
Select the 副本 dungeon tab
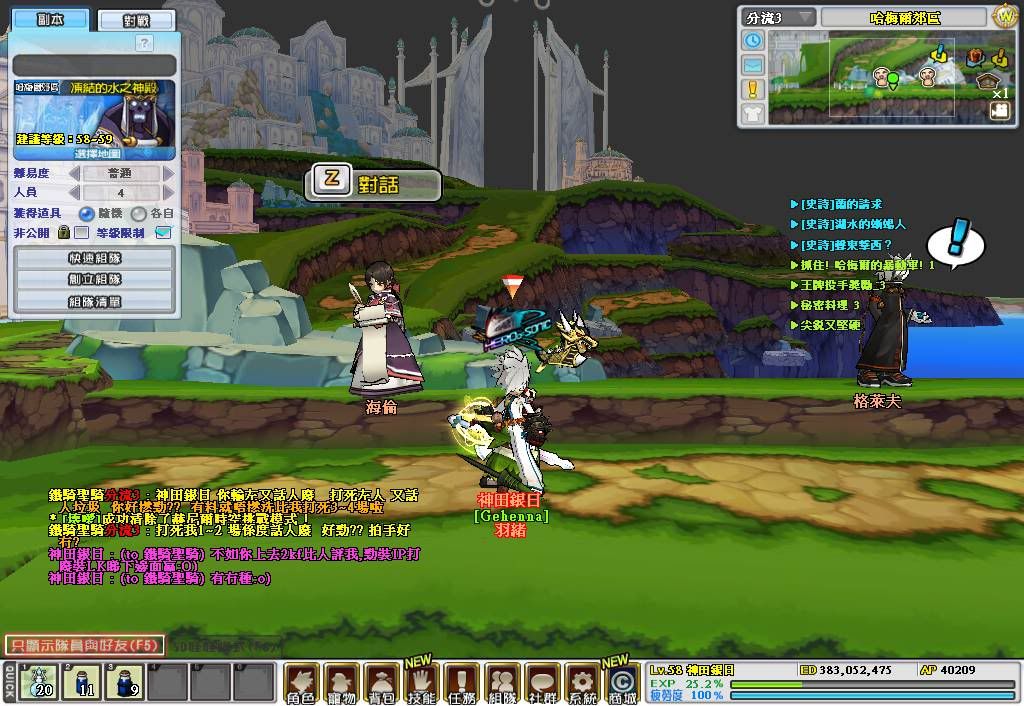tap(50, 19)
